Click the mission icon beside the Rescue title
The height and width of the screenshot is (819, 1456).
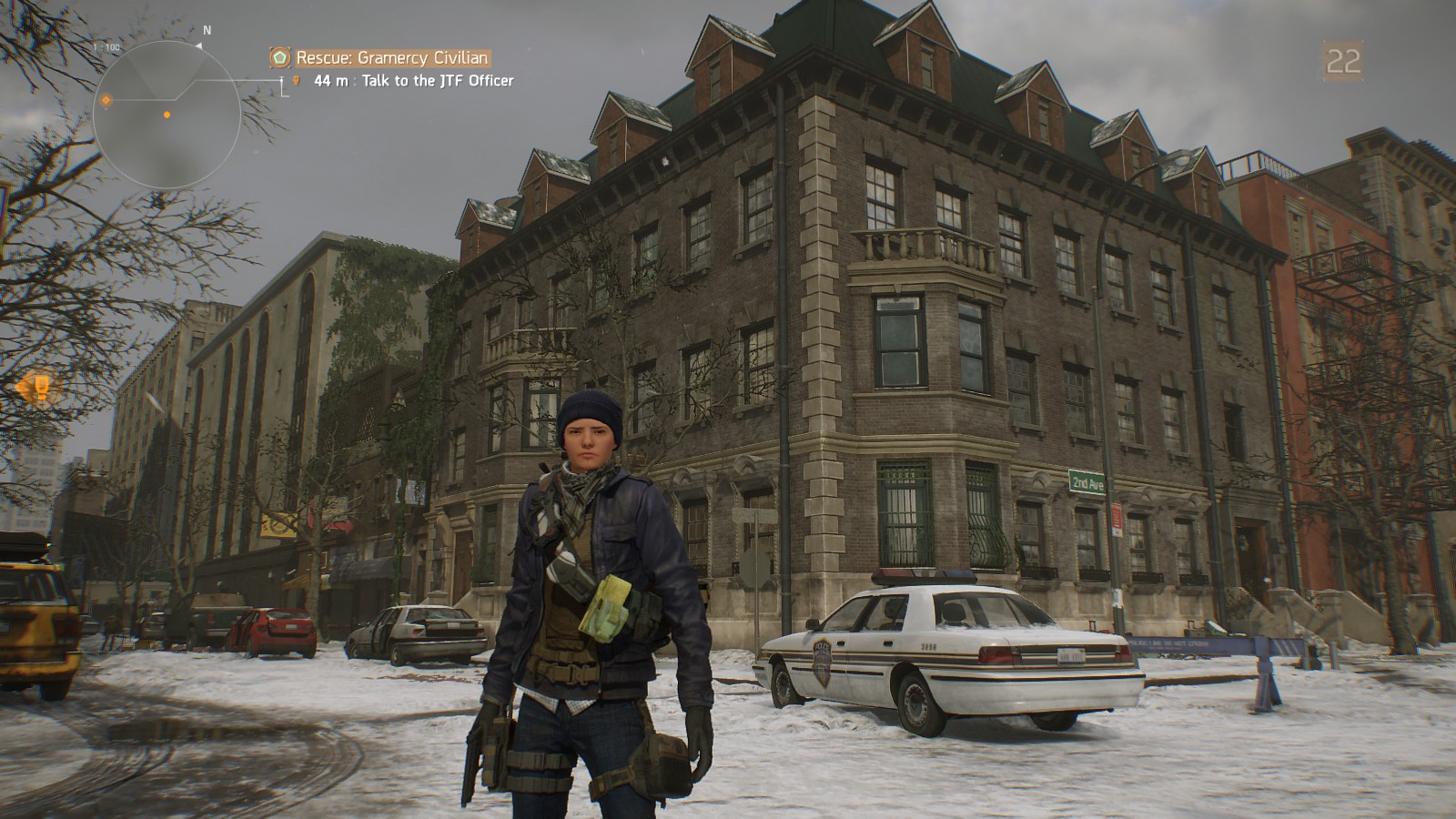pyautogui.click(x=280, y=58)
